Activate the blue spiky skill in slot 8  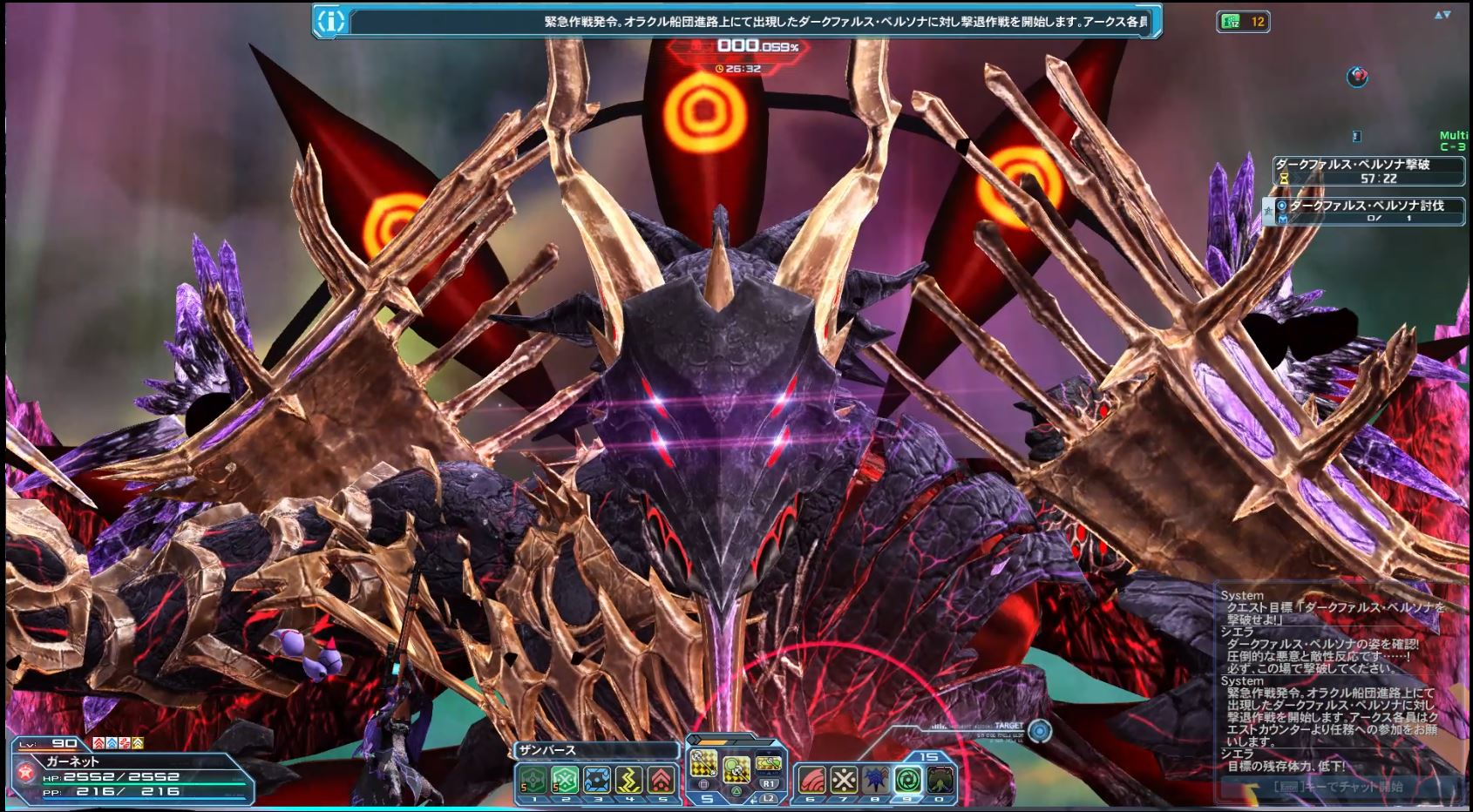click(x=875, y=778)
